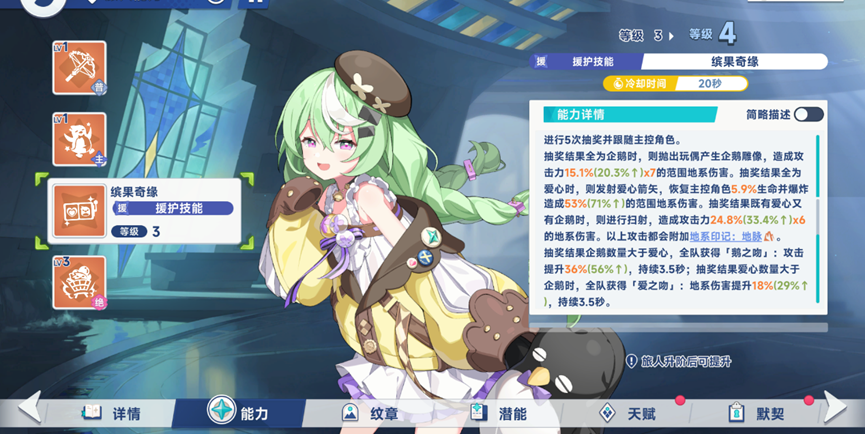
Task: Switch to the 能力 tab
Action: [238, 412]
